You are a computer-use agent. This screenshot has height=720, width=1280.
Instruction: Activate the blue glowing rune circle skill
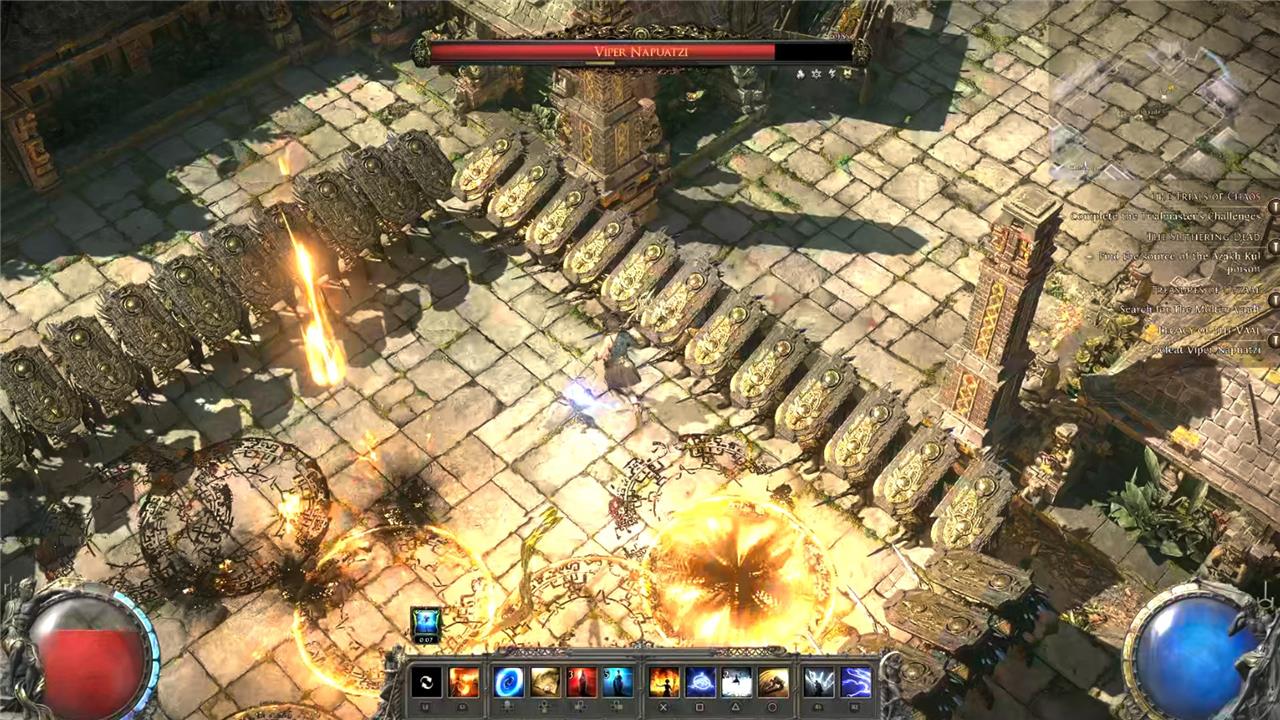click(x=700, y=682)
